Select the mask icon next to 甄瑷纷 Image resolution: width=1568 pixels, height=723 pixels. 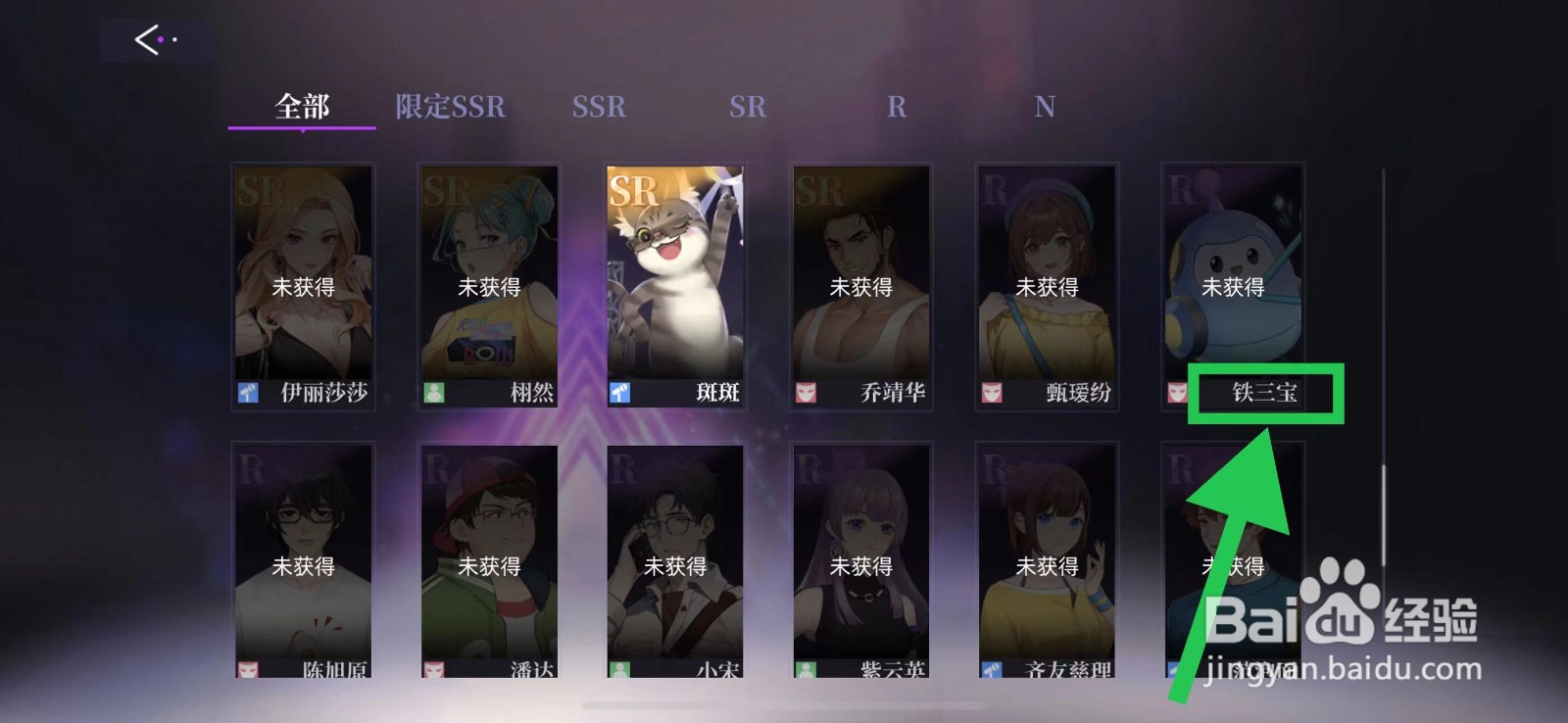coord(994,392)
